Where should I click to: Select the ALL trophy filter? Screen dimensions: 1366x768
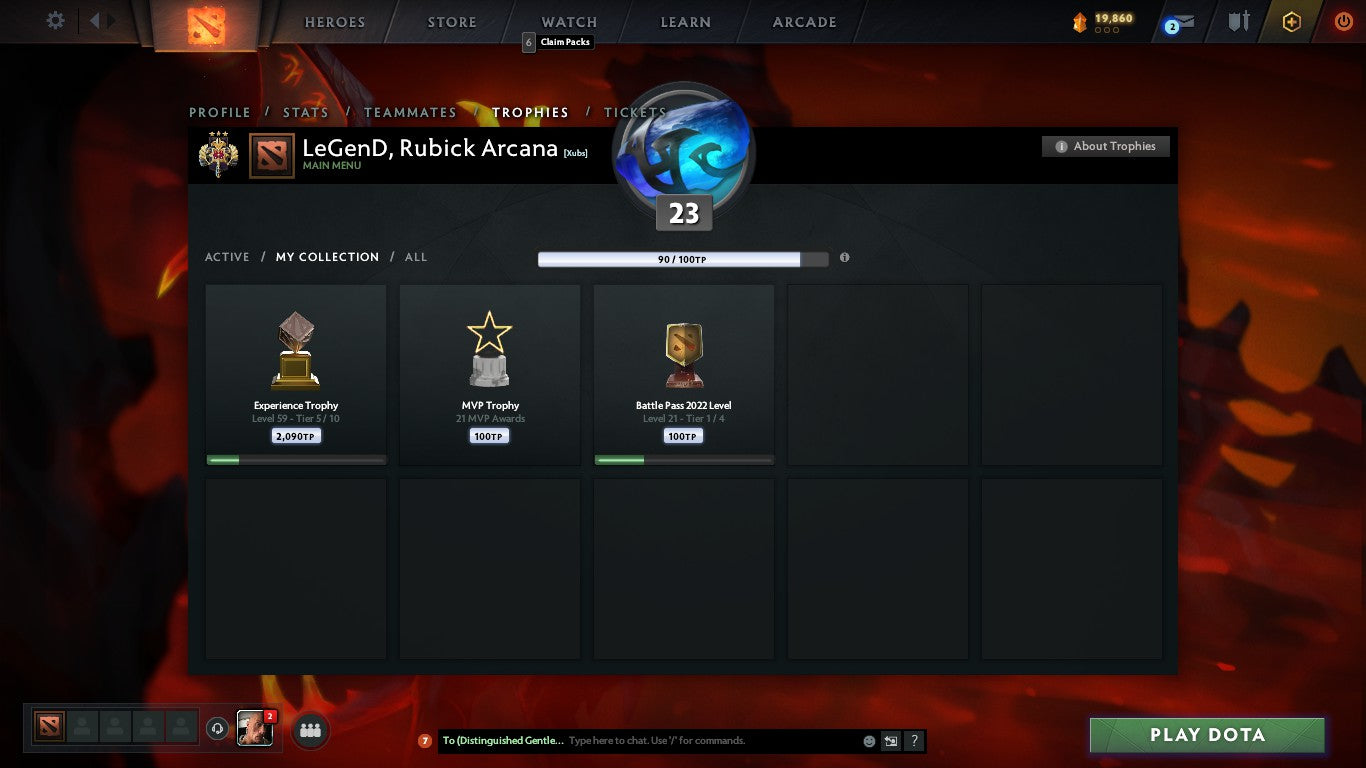[x=415, y=257]
